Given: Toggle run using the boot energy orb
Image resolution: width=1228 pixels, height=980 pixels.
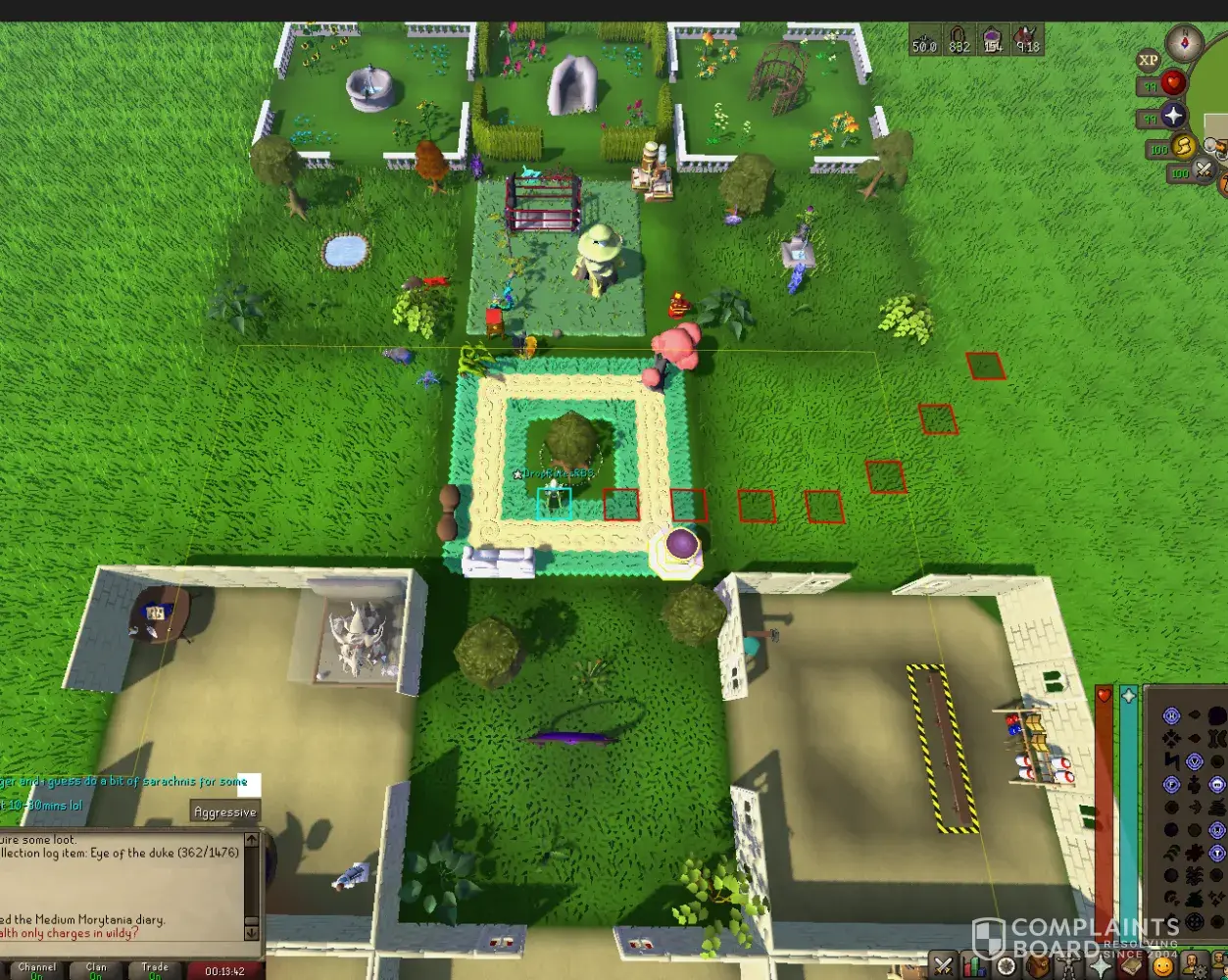Looking at the screenshot, I should pyautogui.click(x=1184, y=147).
